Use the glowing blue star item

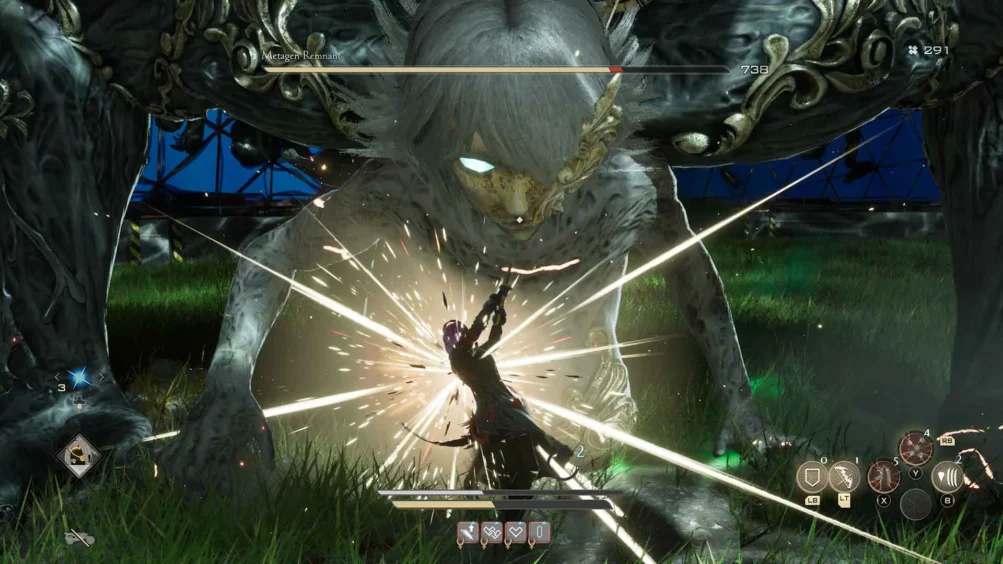(x=78, y=378)
